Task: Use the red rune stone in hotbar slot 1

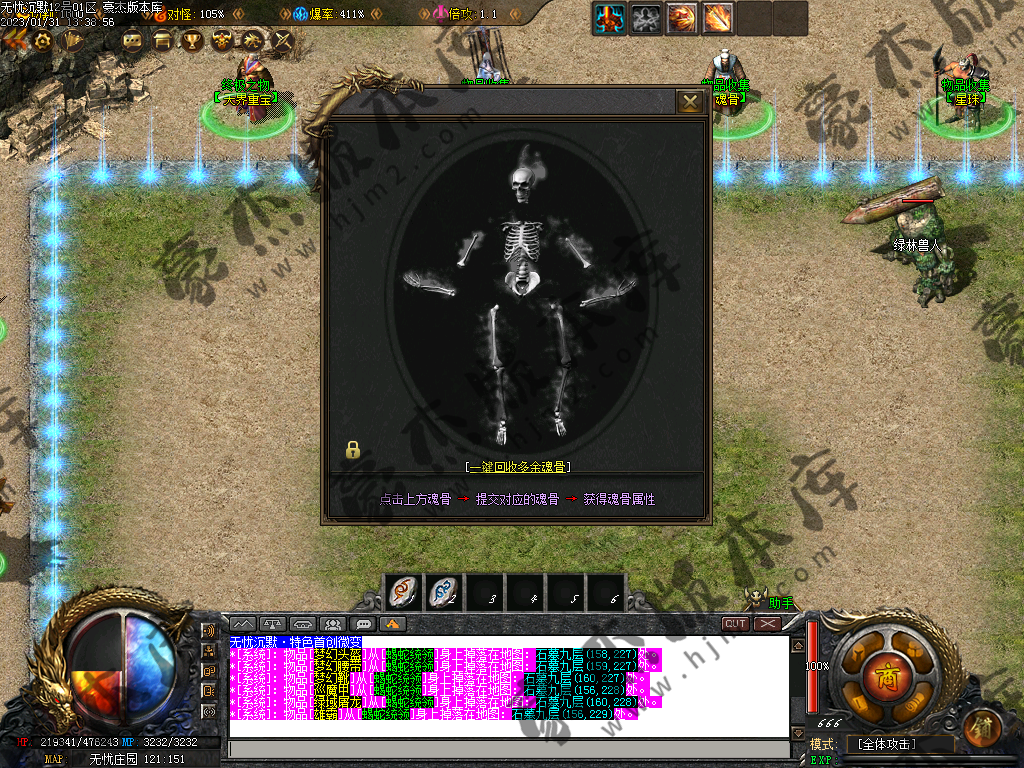Action: [x=404, y=593]
